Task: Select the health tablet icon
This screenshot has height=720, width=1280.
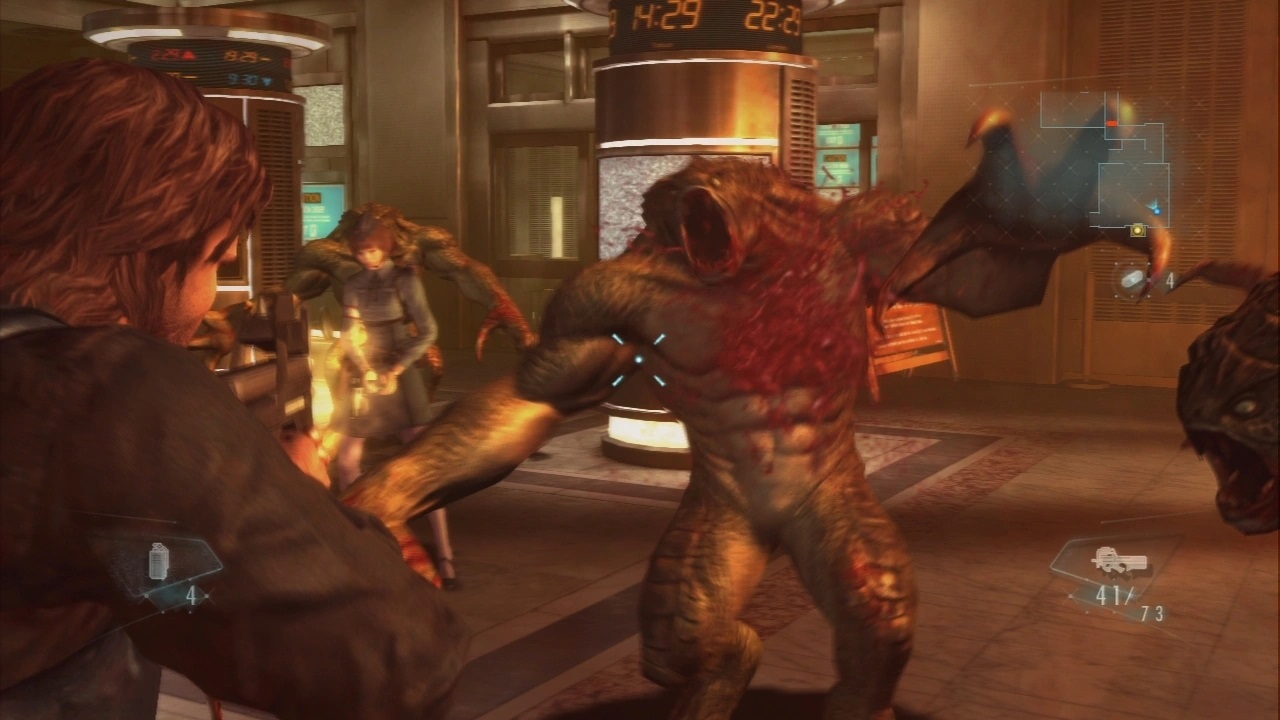Action: click(x=1133, y=279)
